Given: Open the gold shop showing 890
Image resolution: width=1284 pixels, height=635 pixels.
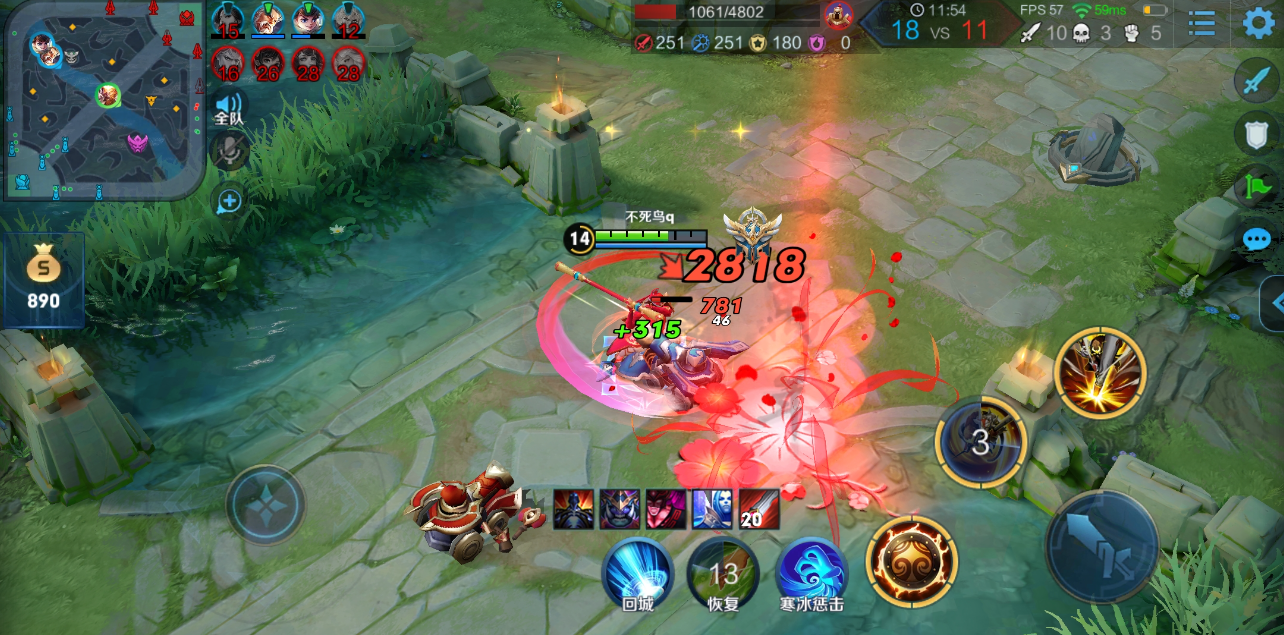Looking at the screenshot, I should tap(43, 280).
